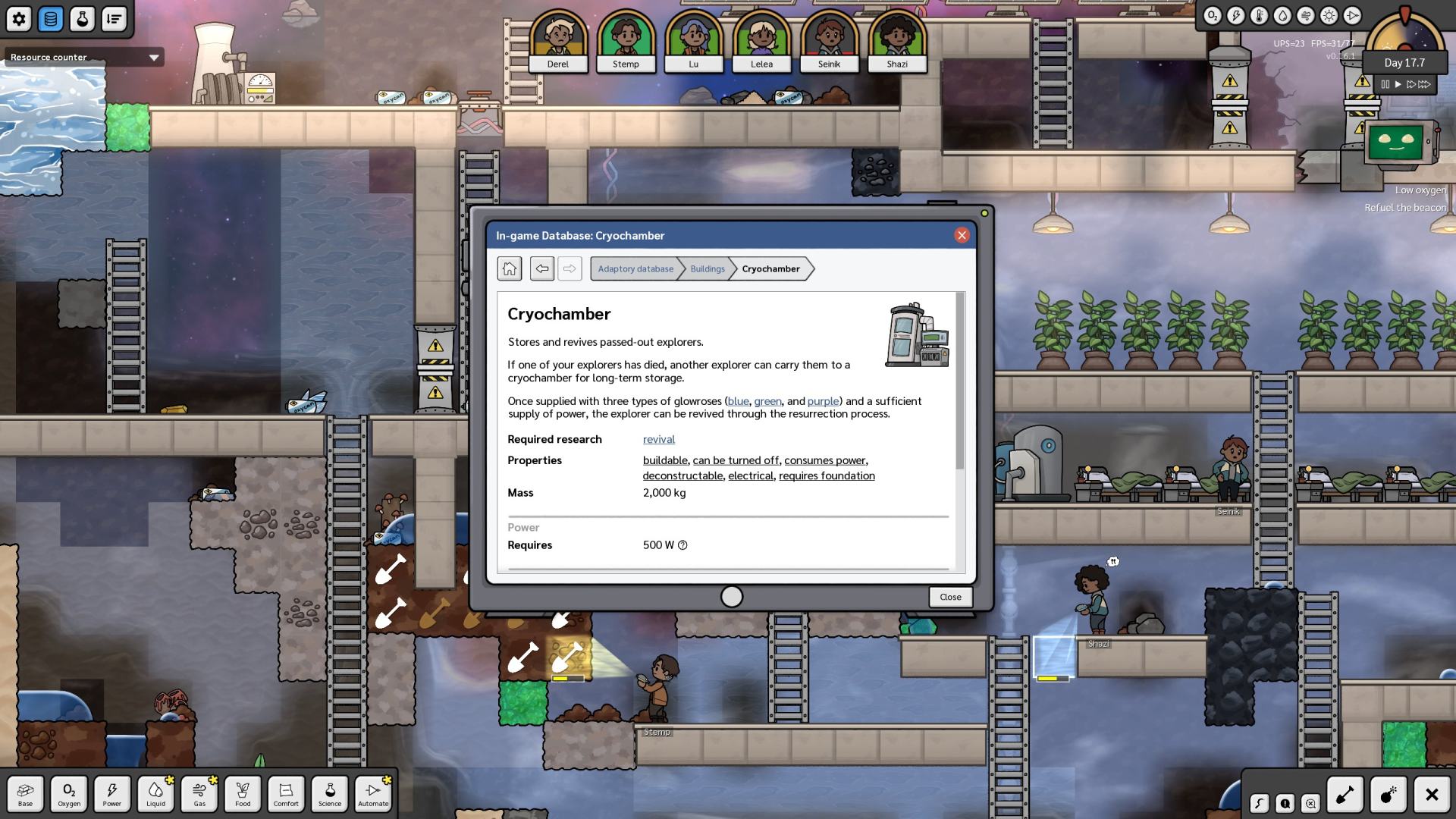Viewport: 1456px width, 819px height.
Task: Pause the game
Action: [x=1385, y=84]
